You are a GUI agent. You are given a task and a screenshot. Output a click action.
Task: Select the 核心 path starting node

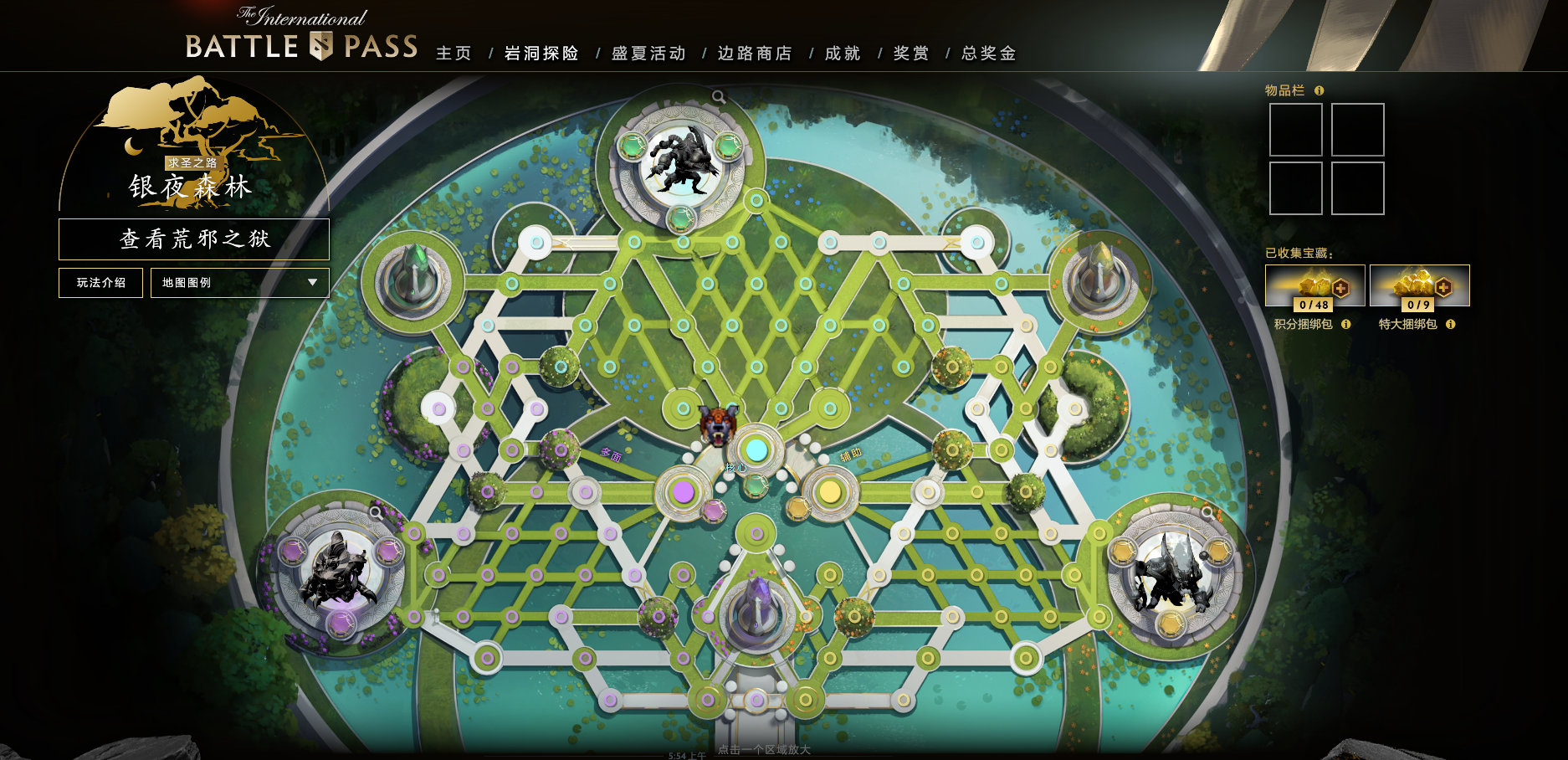(x=756, y=450)
